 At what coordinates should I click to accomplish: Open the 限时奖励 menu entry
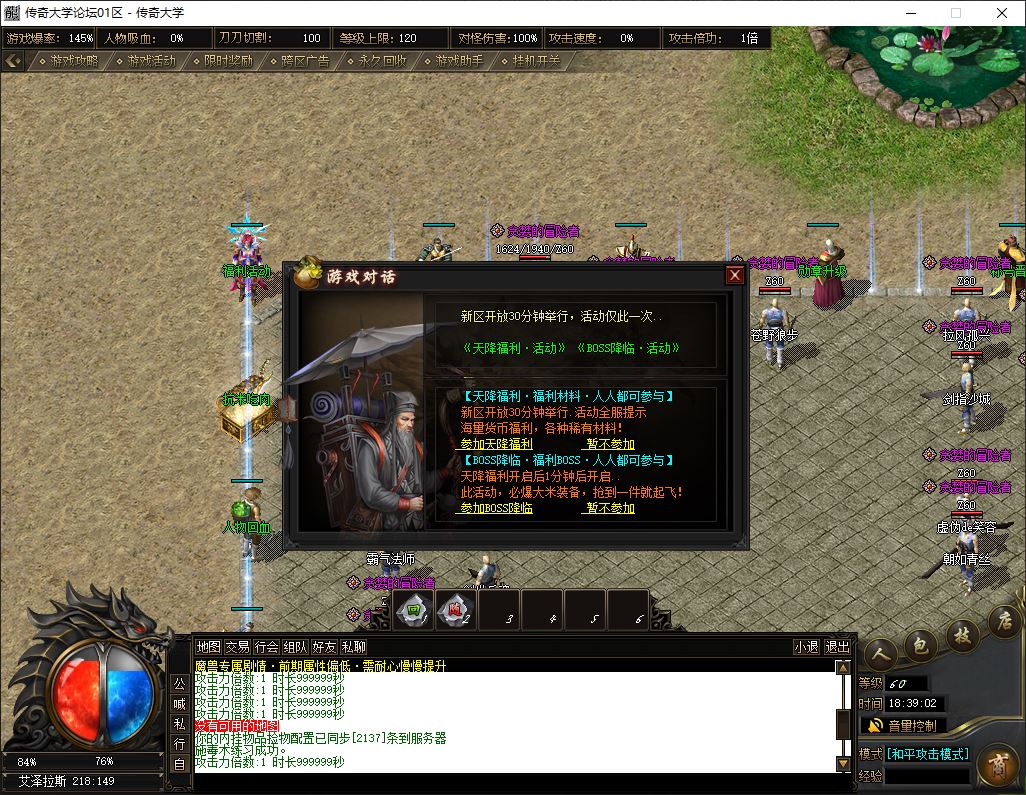[225, 61]
